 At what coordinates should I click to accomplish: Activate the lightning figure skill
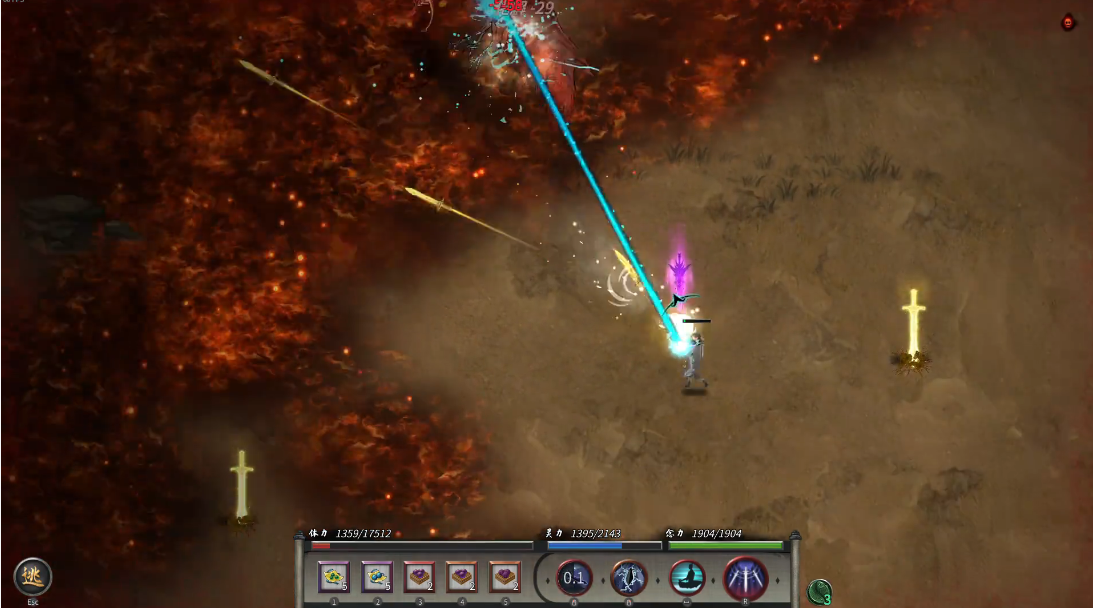tap(629, 578)
